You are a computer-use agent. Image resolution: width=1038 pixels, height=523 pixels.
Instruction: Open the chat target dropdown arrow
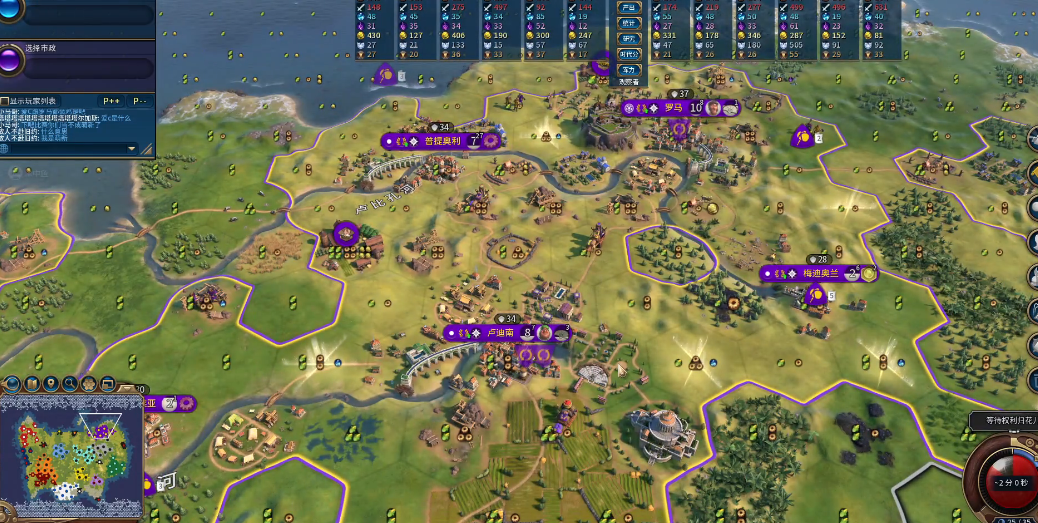pos(131,148)
